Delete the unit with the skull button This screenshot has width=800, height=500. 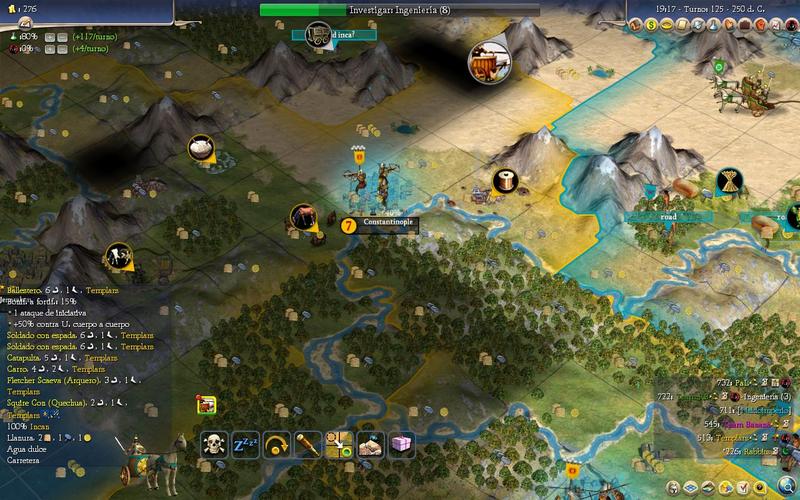point(214,445)
